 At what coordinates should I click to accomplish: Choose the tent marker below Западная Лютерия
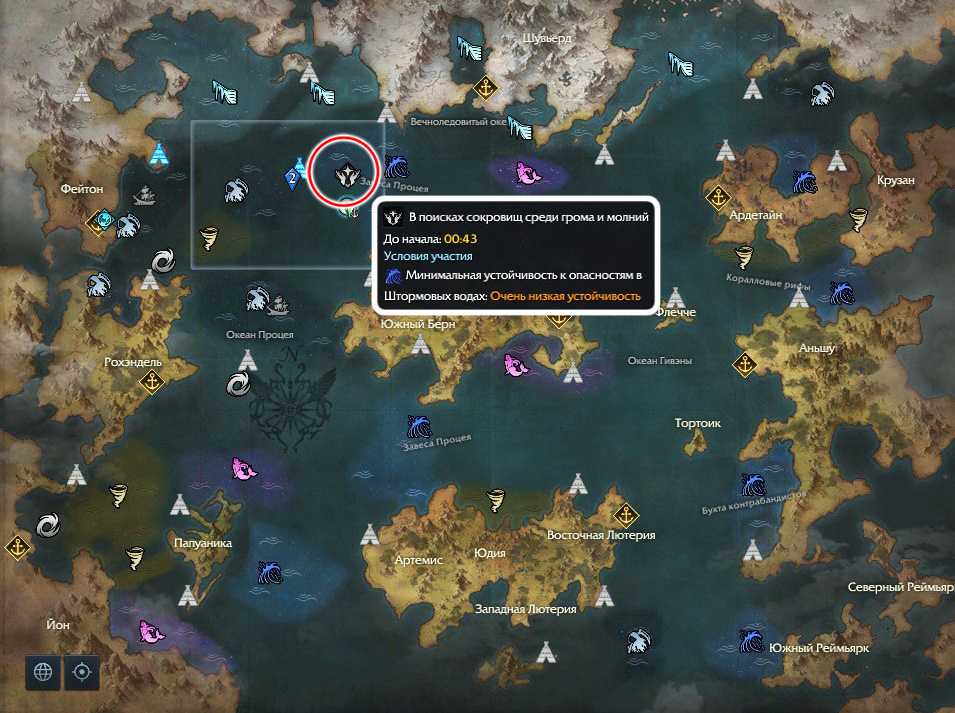(546, 652)
